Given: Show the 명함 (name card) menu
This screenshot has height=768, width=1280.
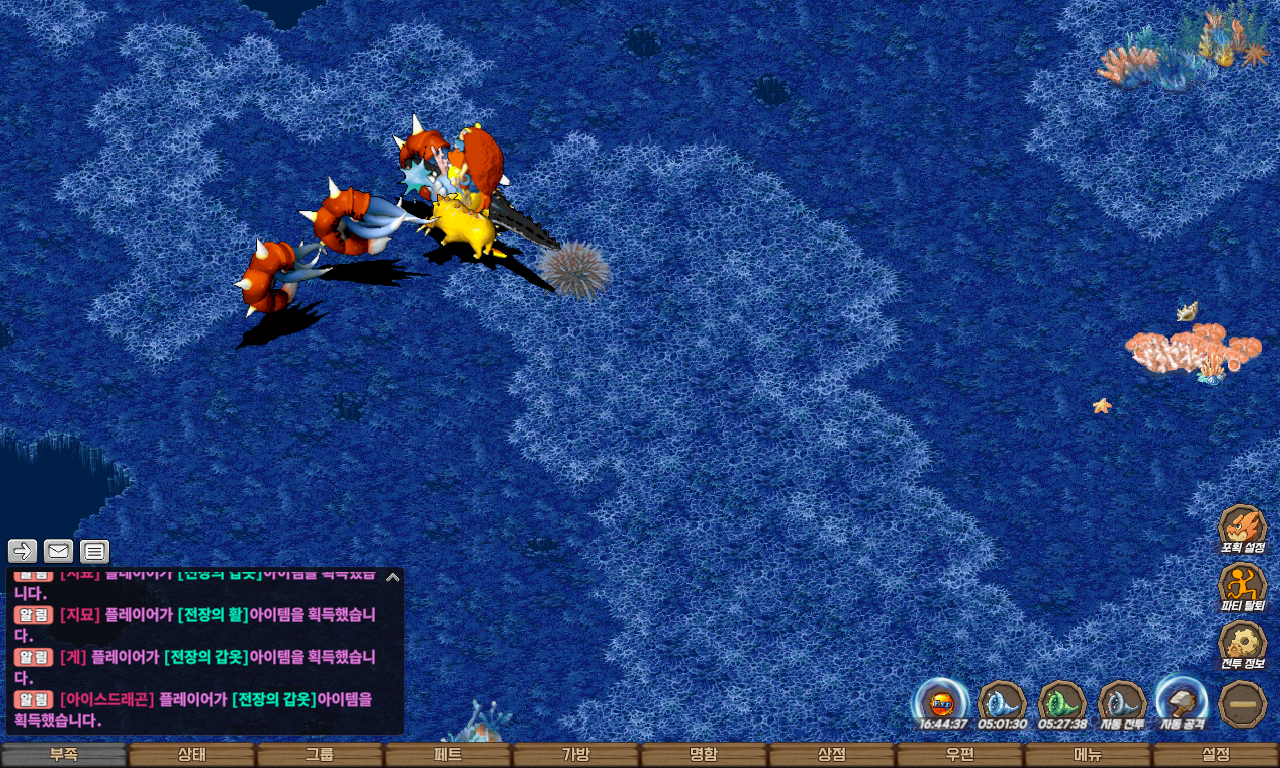Looking at the screenshot, I should pos(704,755).
